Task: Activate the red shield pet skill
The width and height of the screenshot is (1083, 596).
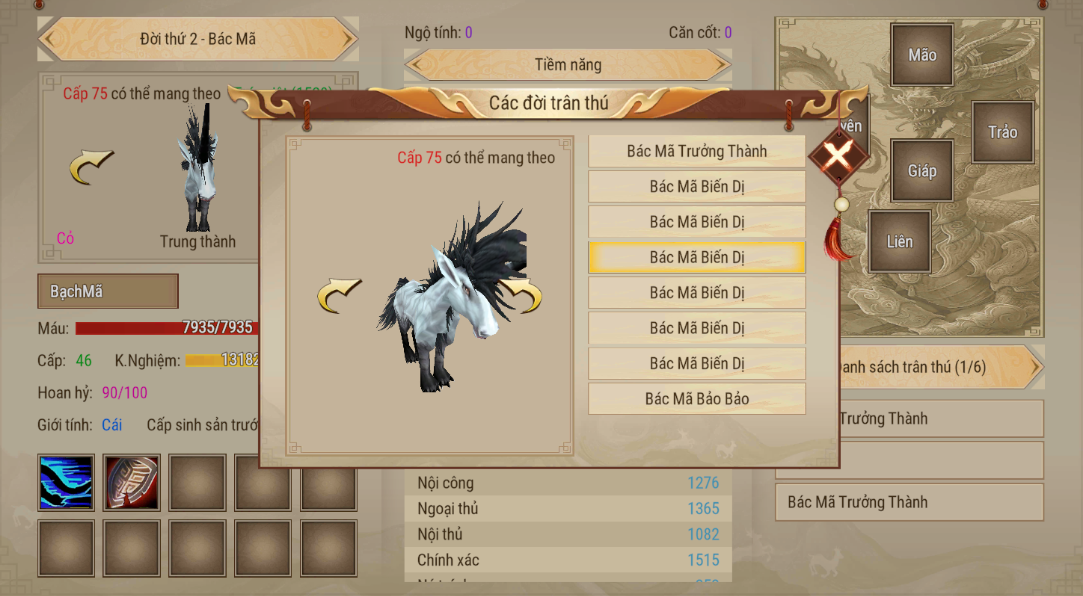Action: point(132,483)
